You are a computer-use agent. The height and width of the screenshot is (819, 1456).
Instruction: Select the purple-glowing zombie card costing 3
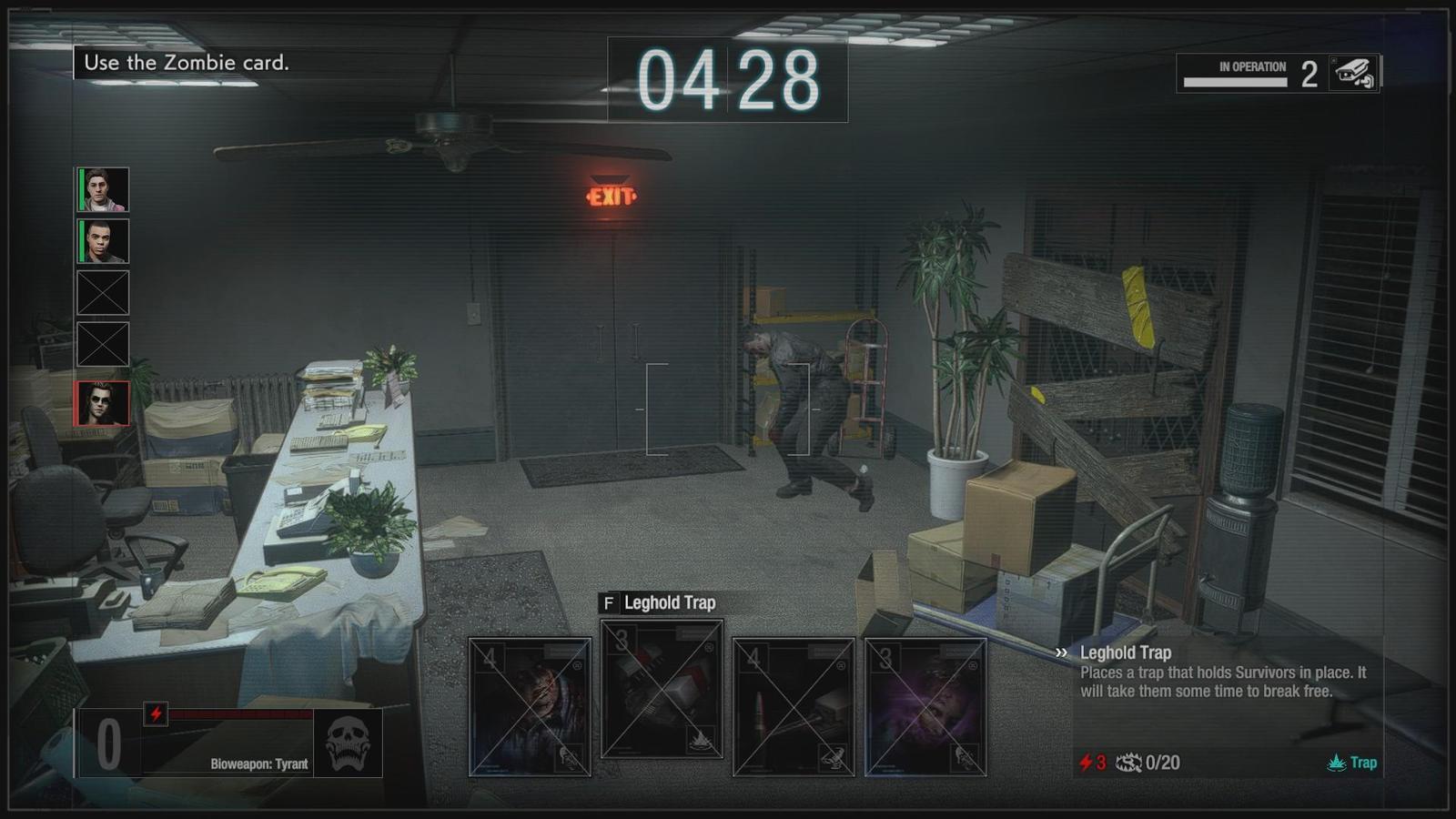coord(925,707)
